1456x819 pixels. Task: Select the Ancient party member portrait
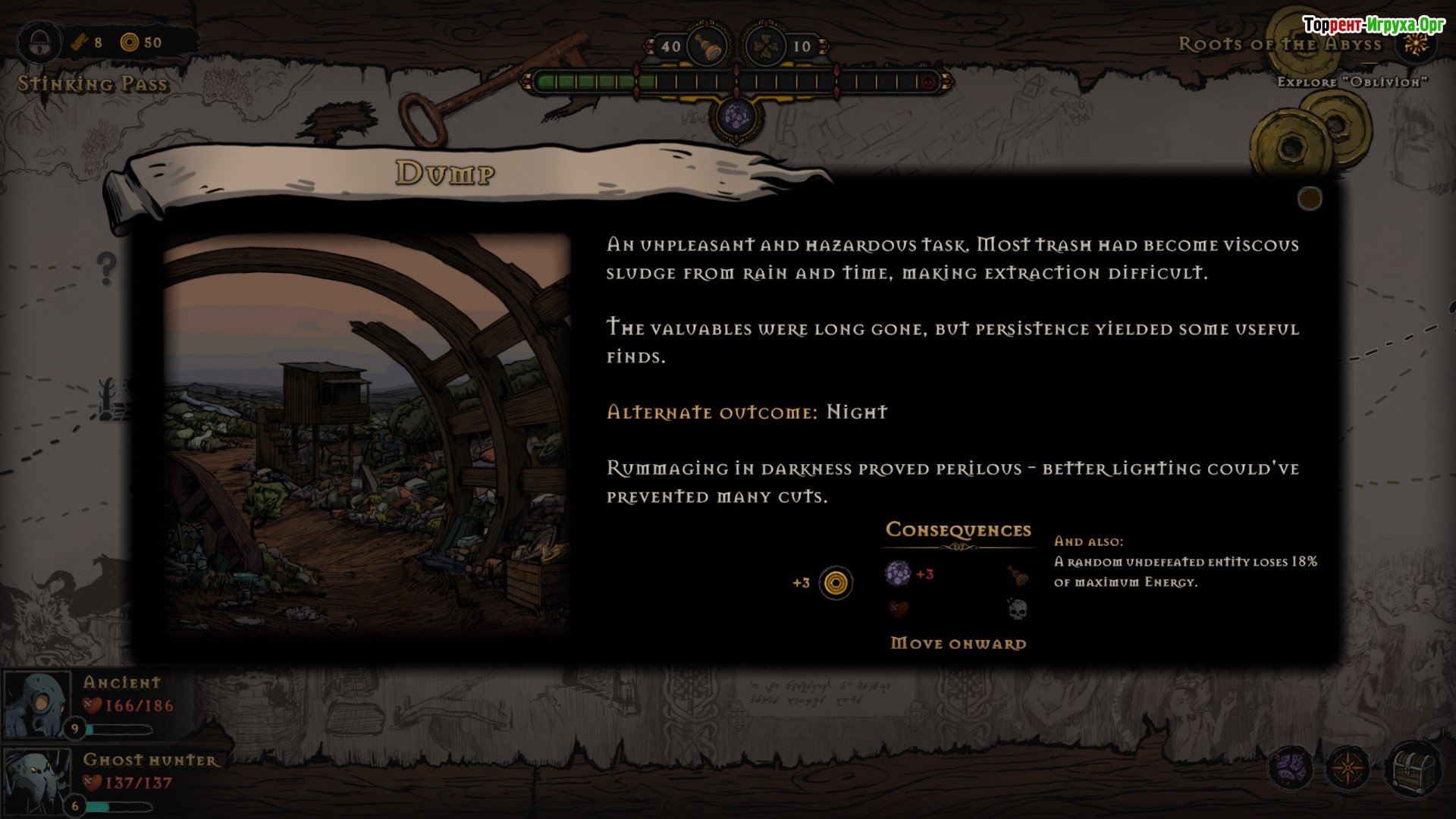point(36,704)
